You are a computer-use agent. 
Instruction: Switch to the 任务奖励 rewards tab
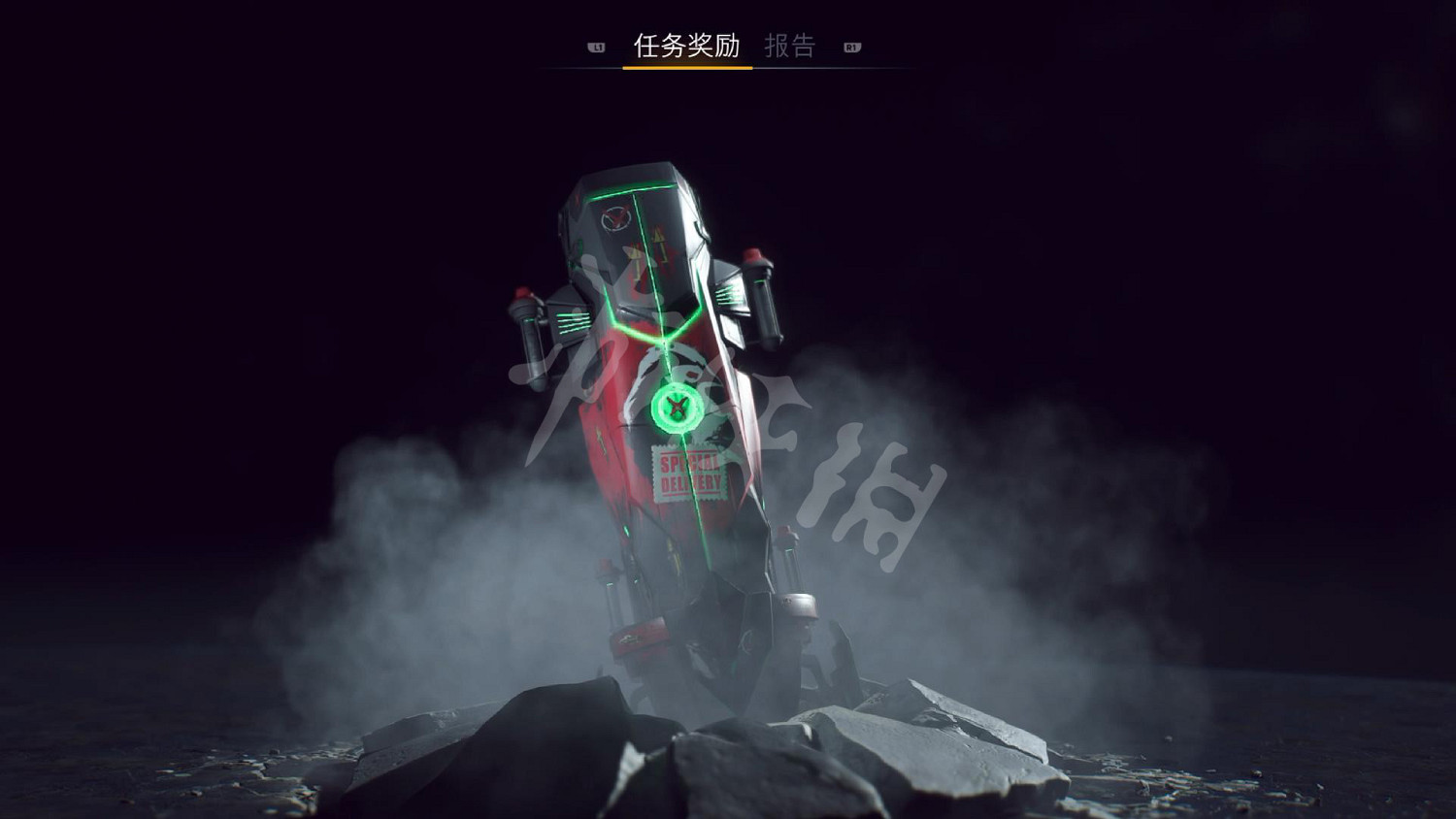tap(686, 43)
